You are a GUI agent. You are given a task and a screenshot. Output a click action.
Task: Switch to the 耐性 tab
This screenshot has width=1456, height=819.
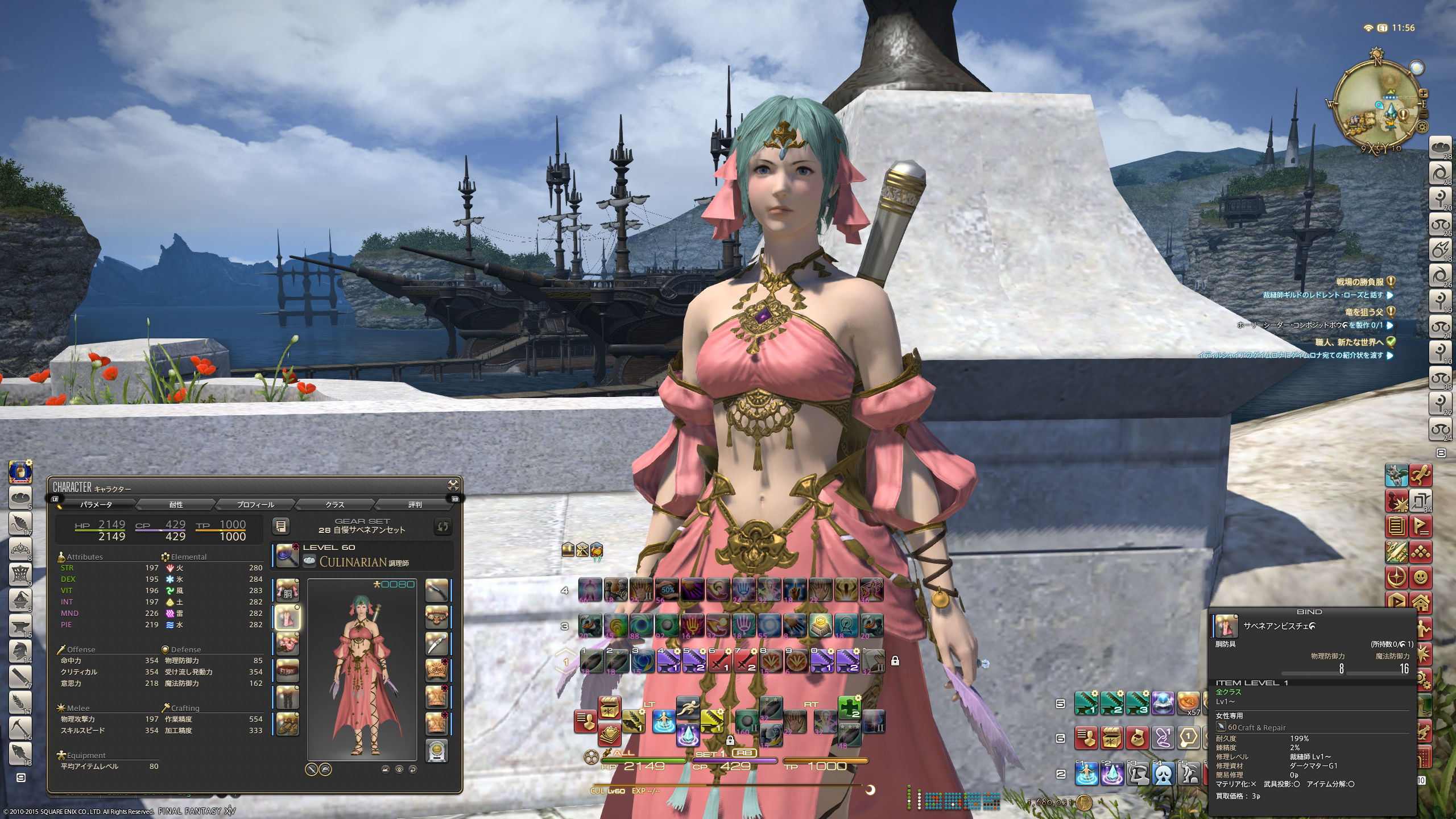(176, 504)
